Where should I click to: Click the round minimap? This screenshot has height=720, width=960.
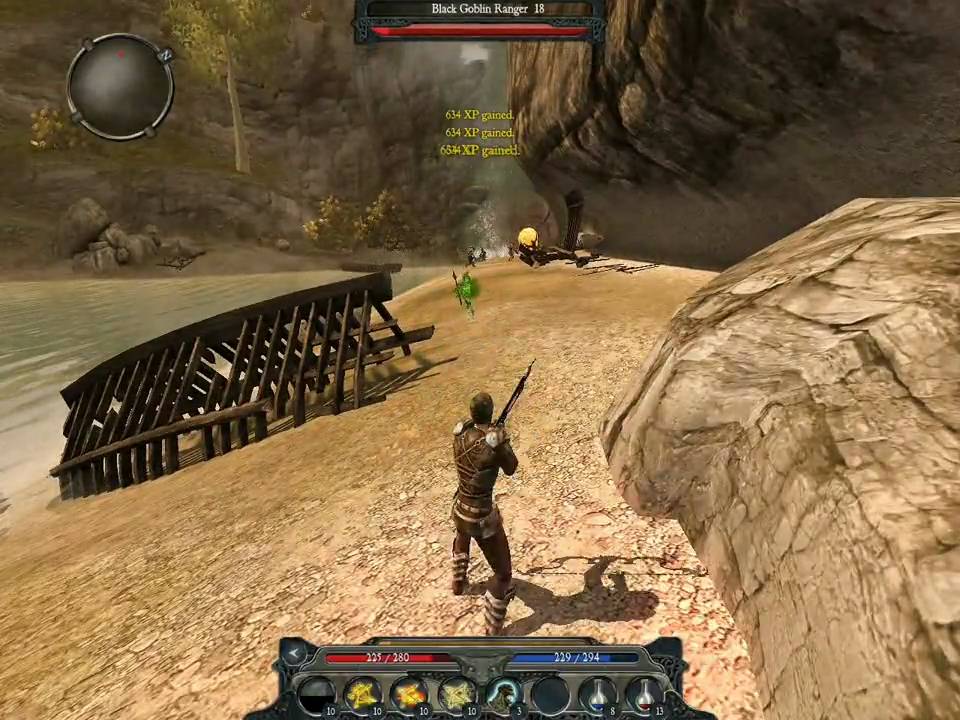click(120, 86)
